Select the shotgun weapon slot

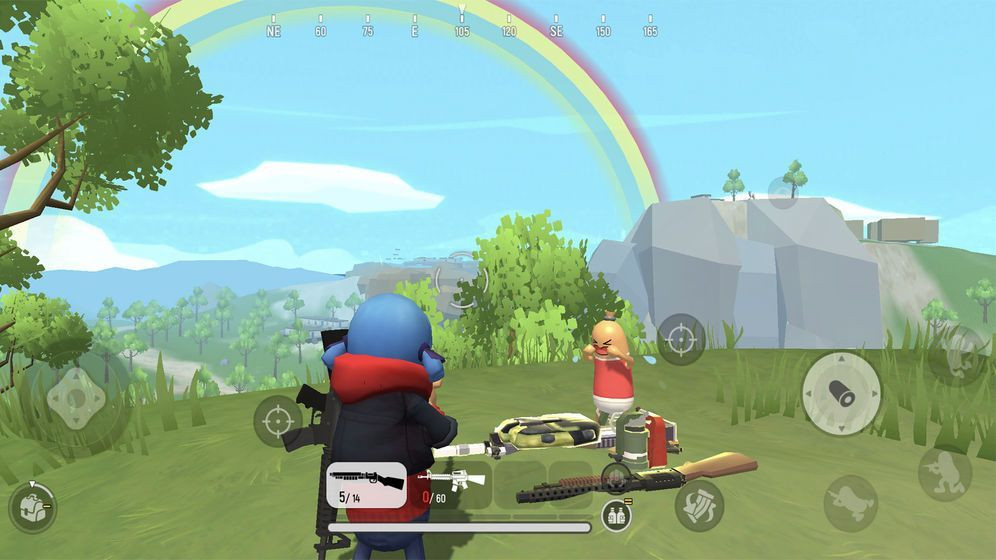point(366,484)
